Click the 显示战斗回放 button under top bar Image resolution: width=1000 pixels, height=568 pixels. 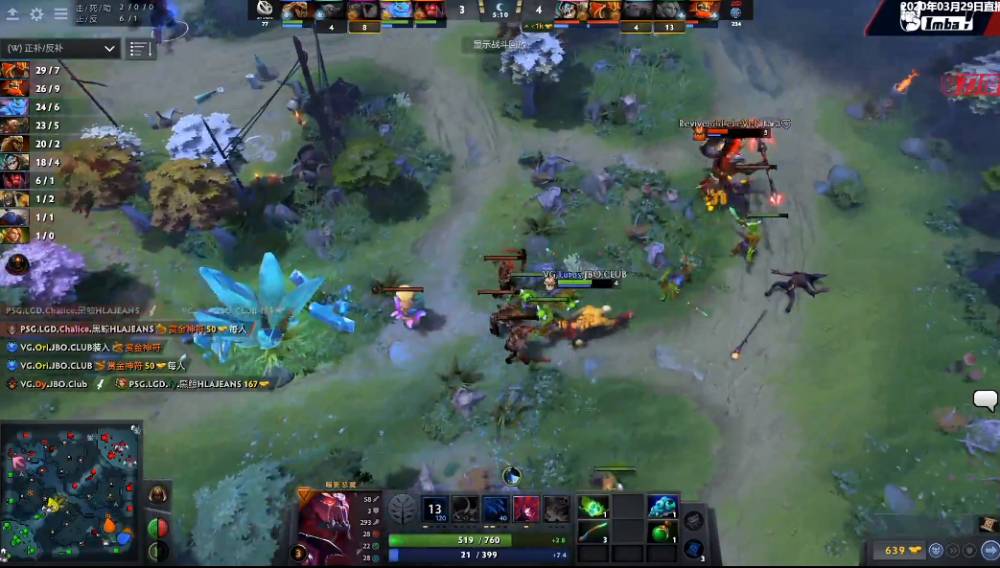click(500, 44)
